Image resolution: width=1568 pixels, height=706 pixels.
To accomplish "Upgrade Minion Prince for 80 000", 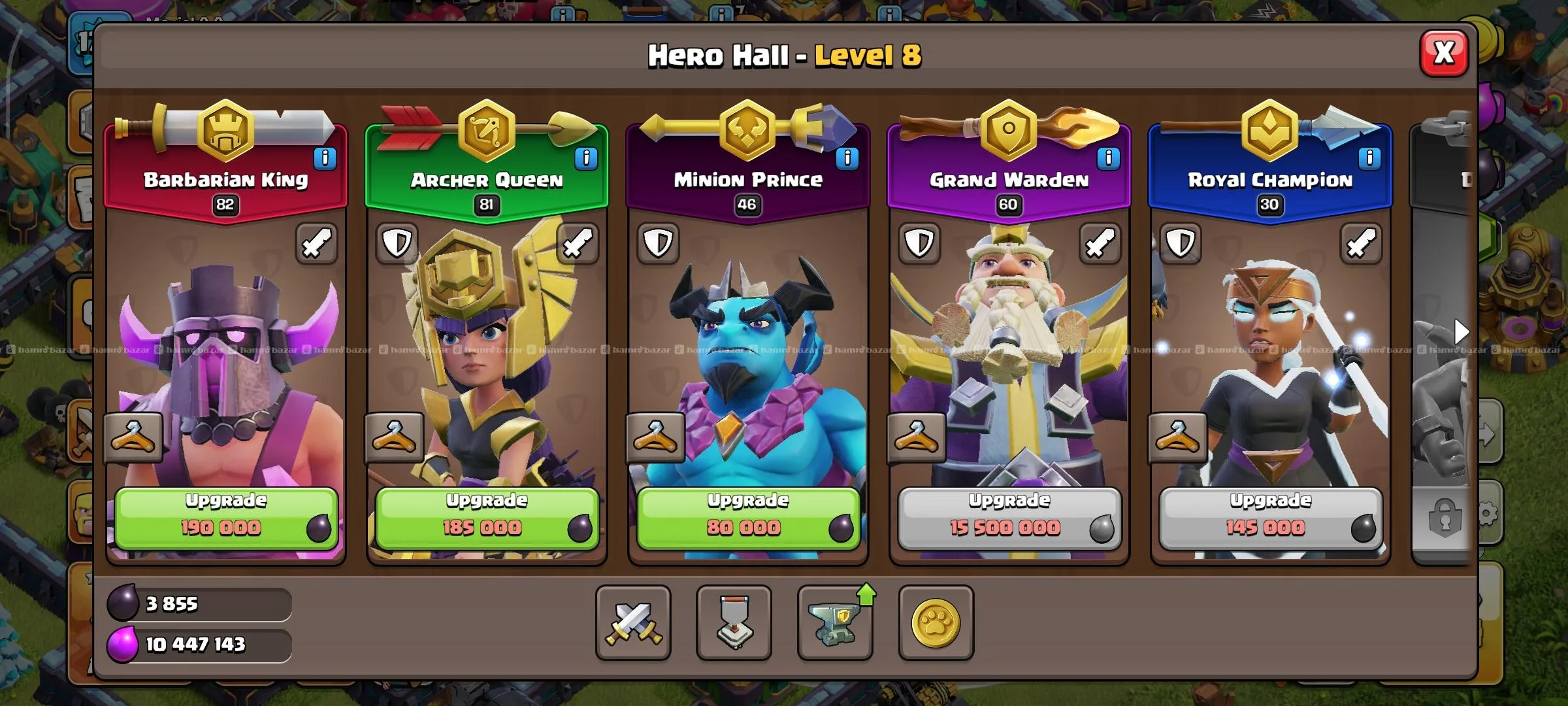I will tap(748, 518).
